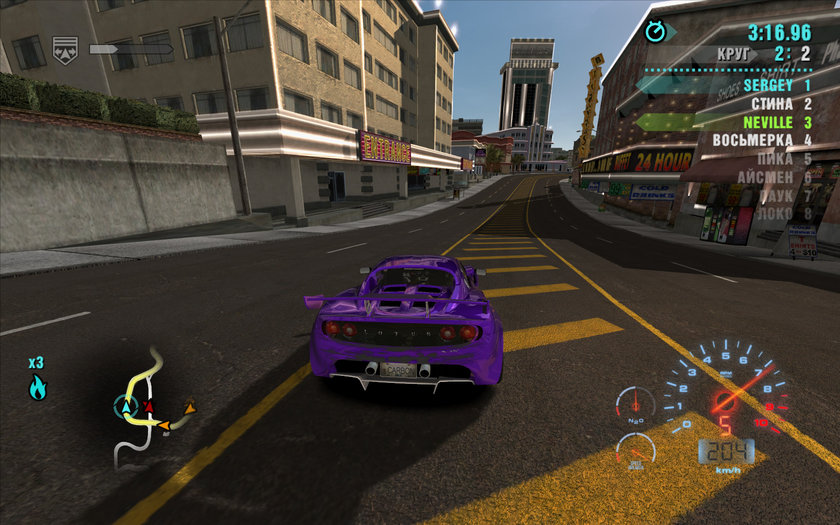Click the blue flame multiplier icon
The width and height of the screenshot is (840, 525).
pos(37,388)
